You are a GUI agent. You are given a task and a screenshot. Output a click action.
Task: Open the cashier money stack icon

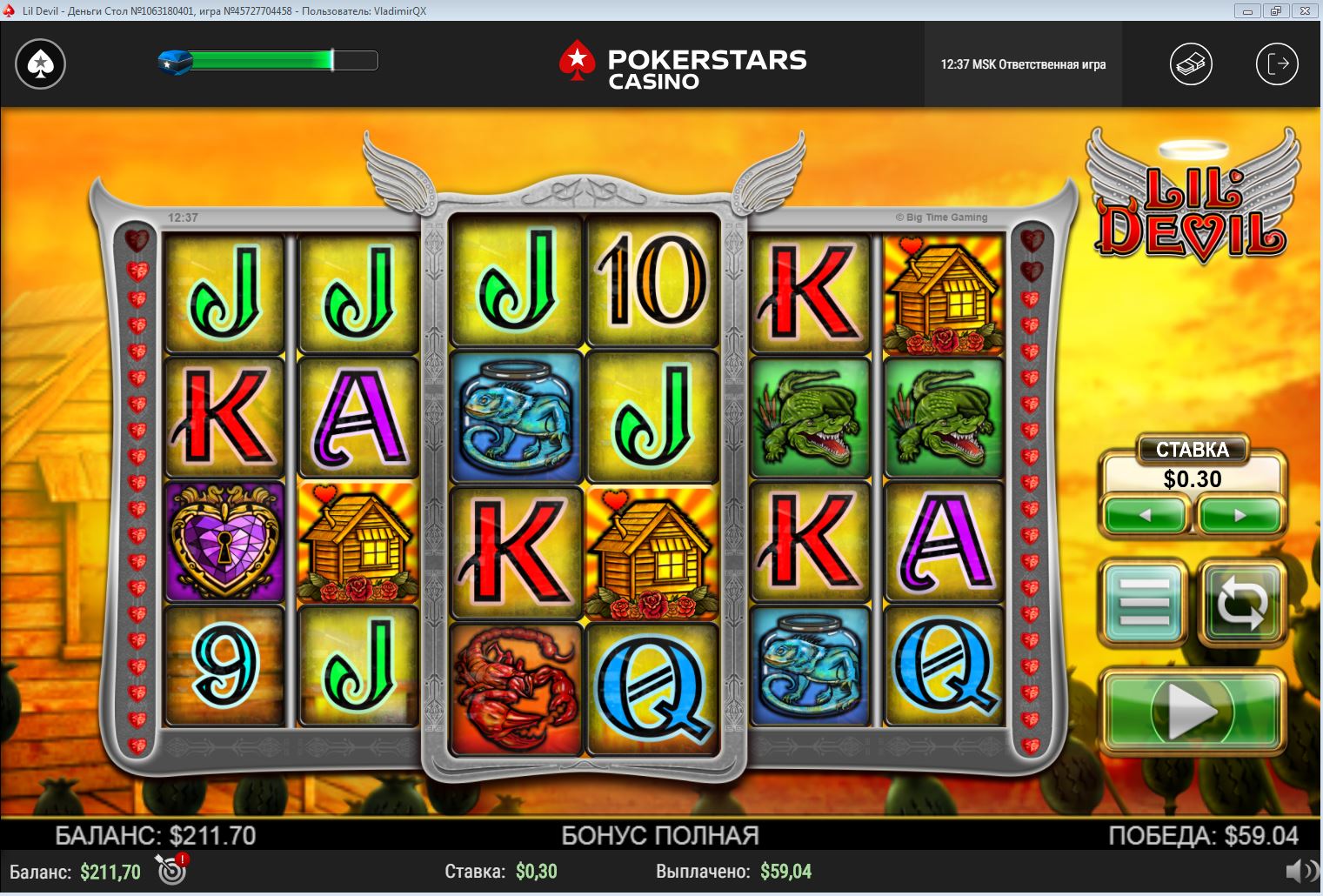[x=1191, y=64]
